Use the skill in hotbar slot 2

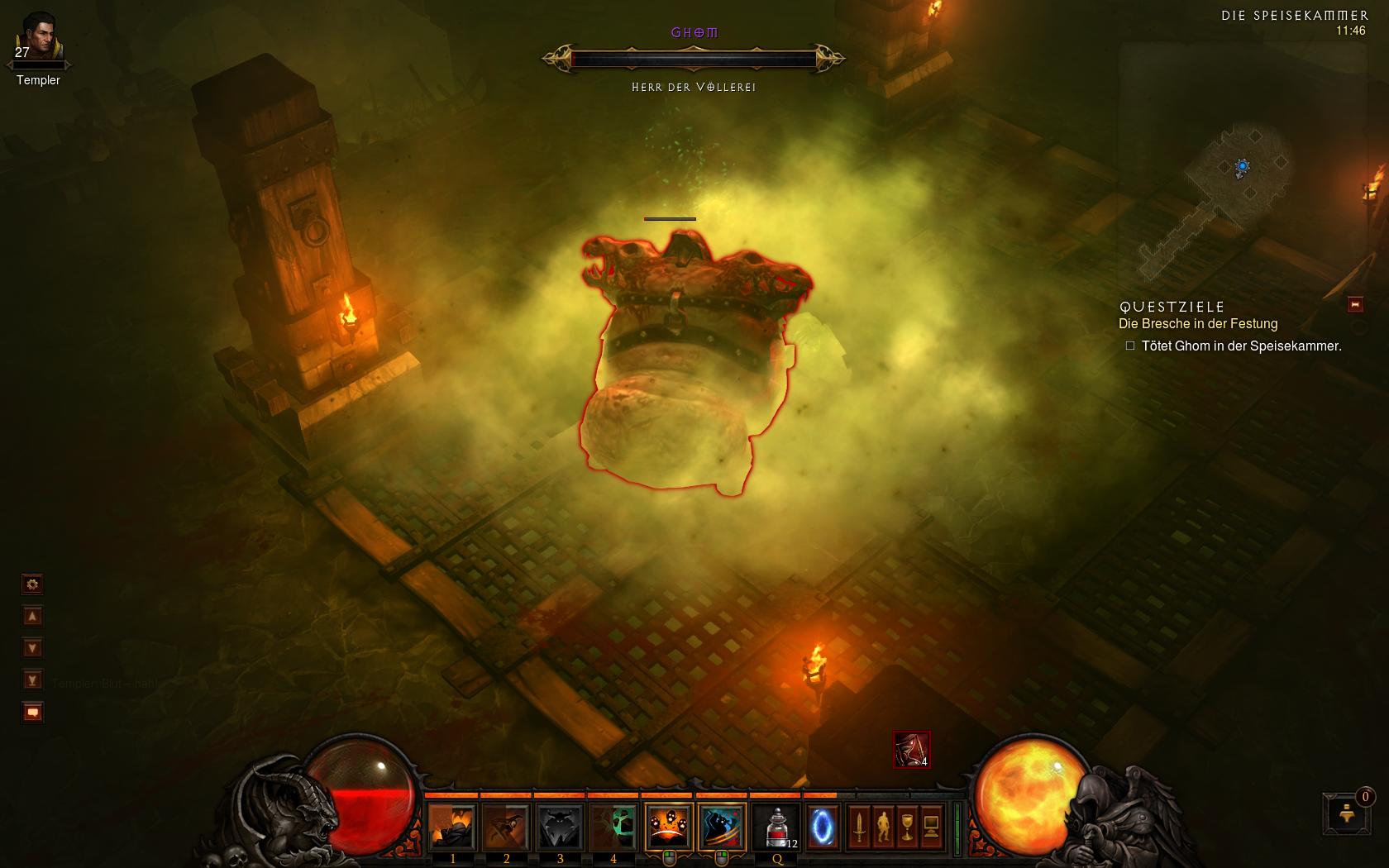pyautogui.click(x=506, y=827)
